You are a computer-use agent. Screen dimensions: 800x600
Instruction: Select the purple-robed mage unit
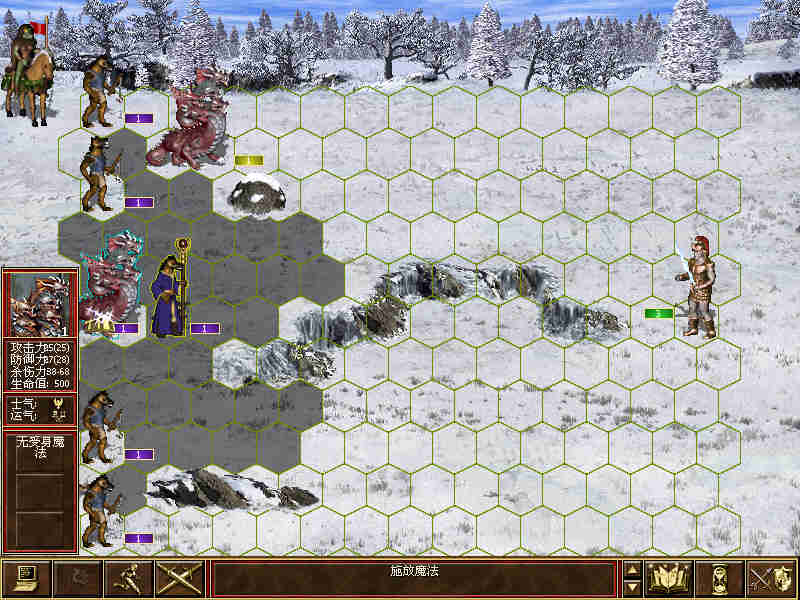coord(168,292)
